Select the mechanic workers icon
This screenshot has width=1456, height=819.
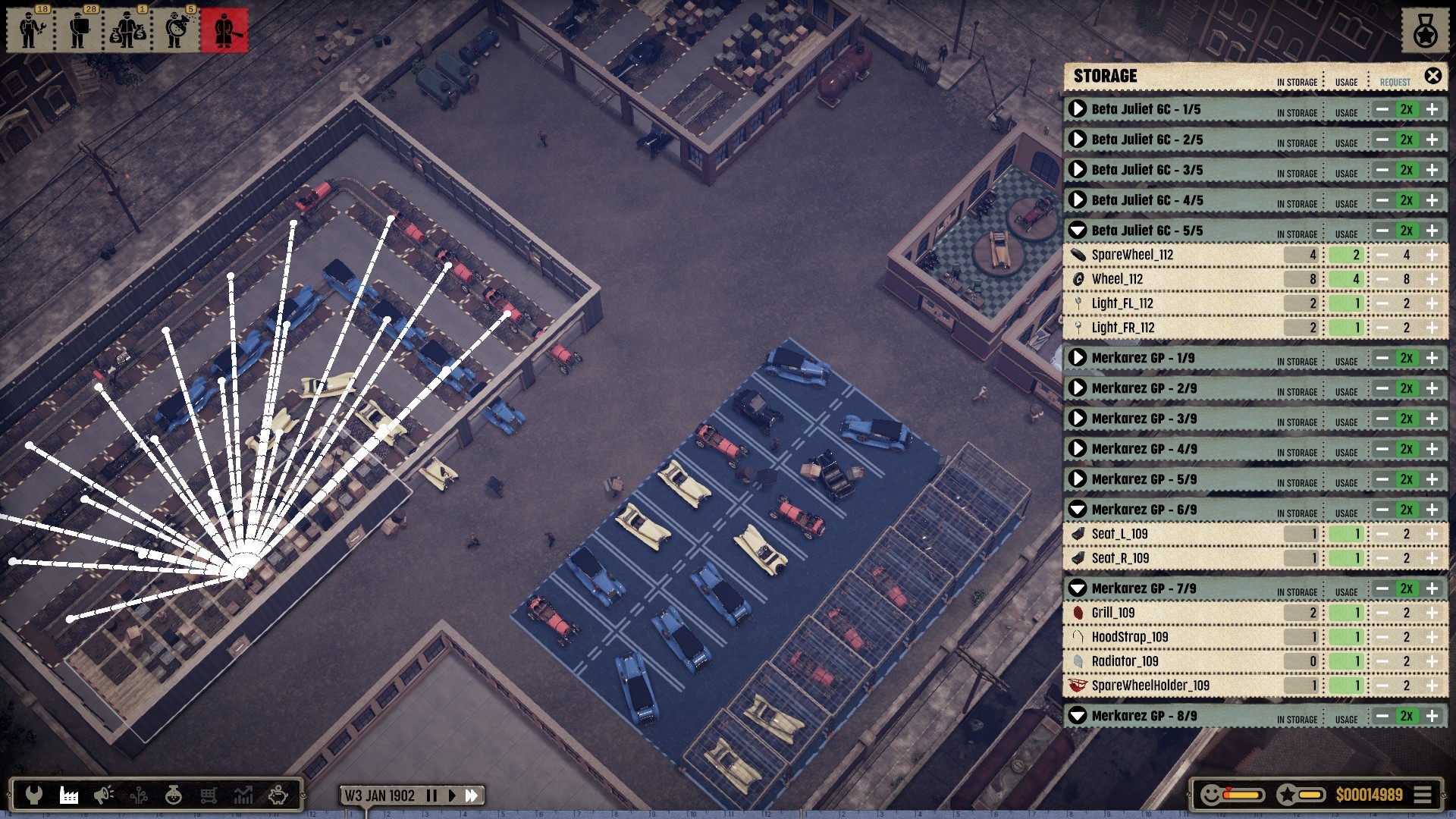[x=30, y=30]
